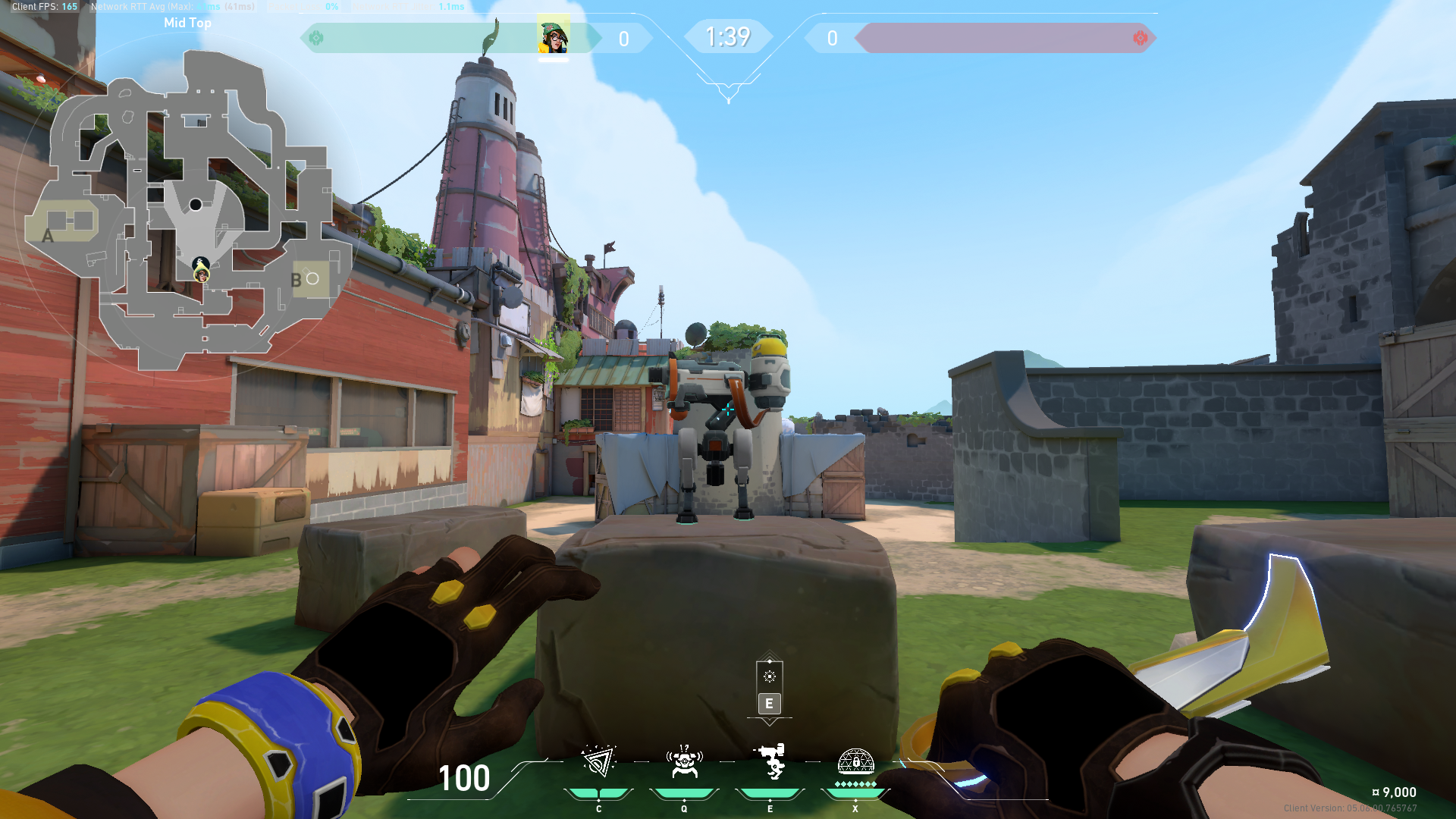Expand the ally score panel showing 0
The image size is (1456, 819).
[623, 38]
